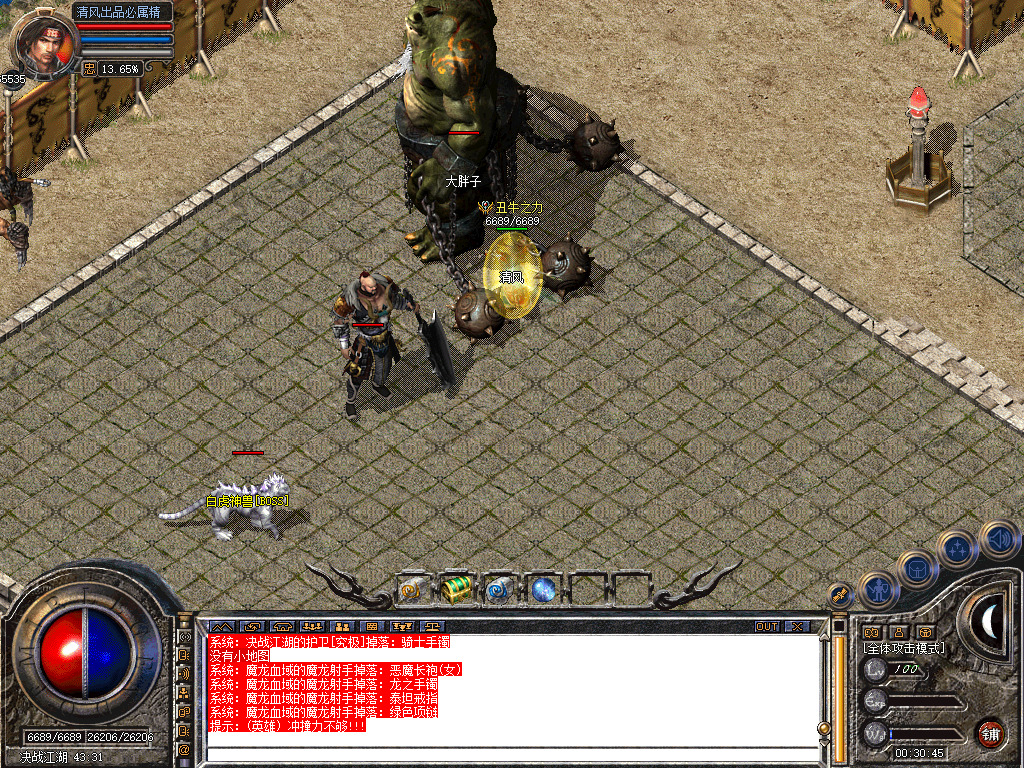Viewport: 1024px width, 768px height.
Task: Open the red 铺 shop button
Action: coord(990,732)
